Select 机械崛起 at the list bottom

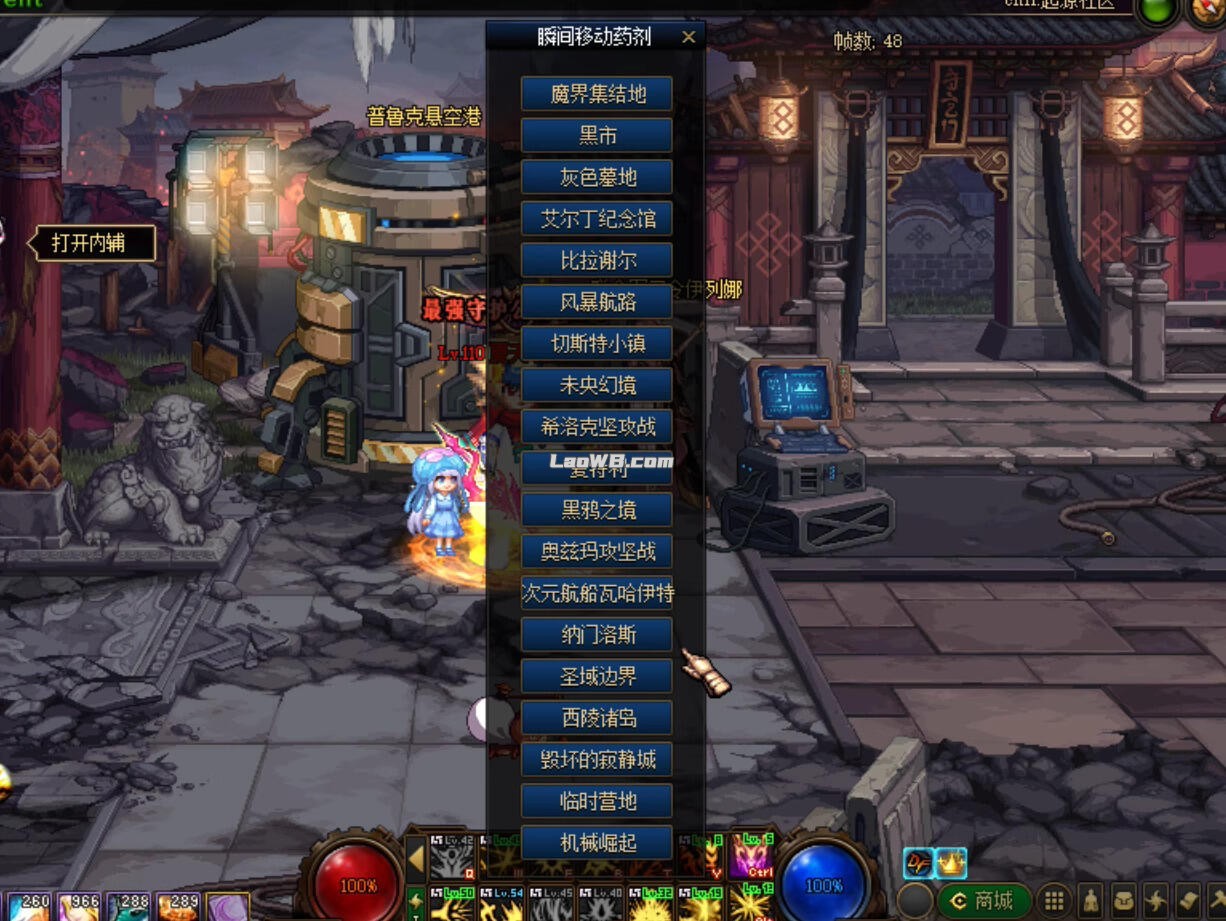point(597,842)
